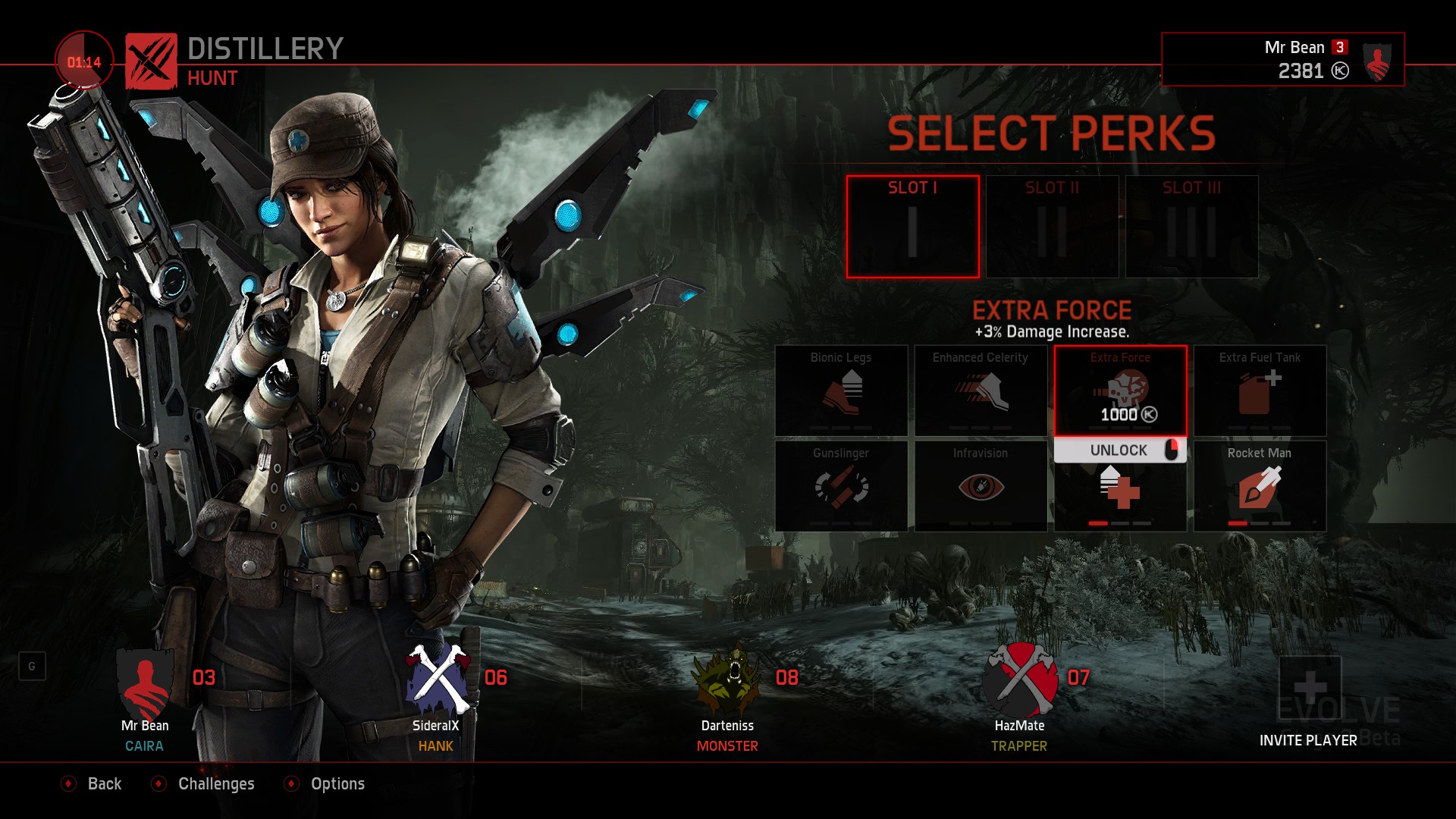Pick the Enhanced Celerity perk
1456x819 pixels.
click(981, 391)
